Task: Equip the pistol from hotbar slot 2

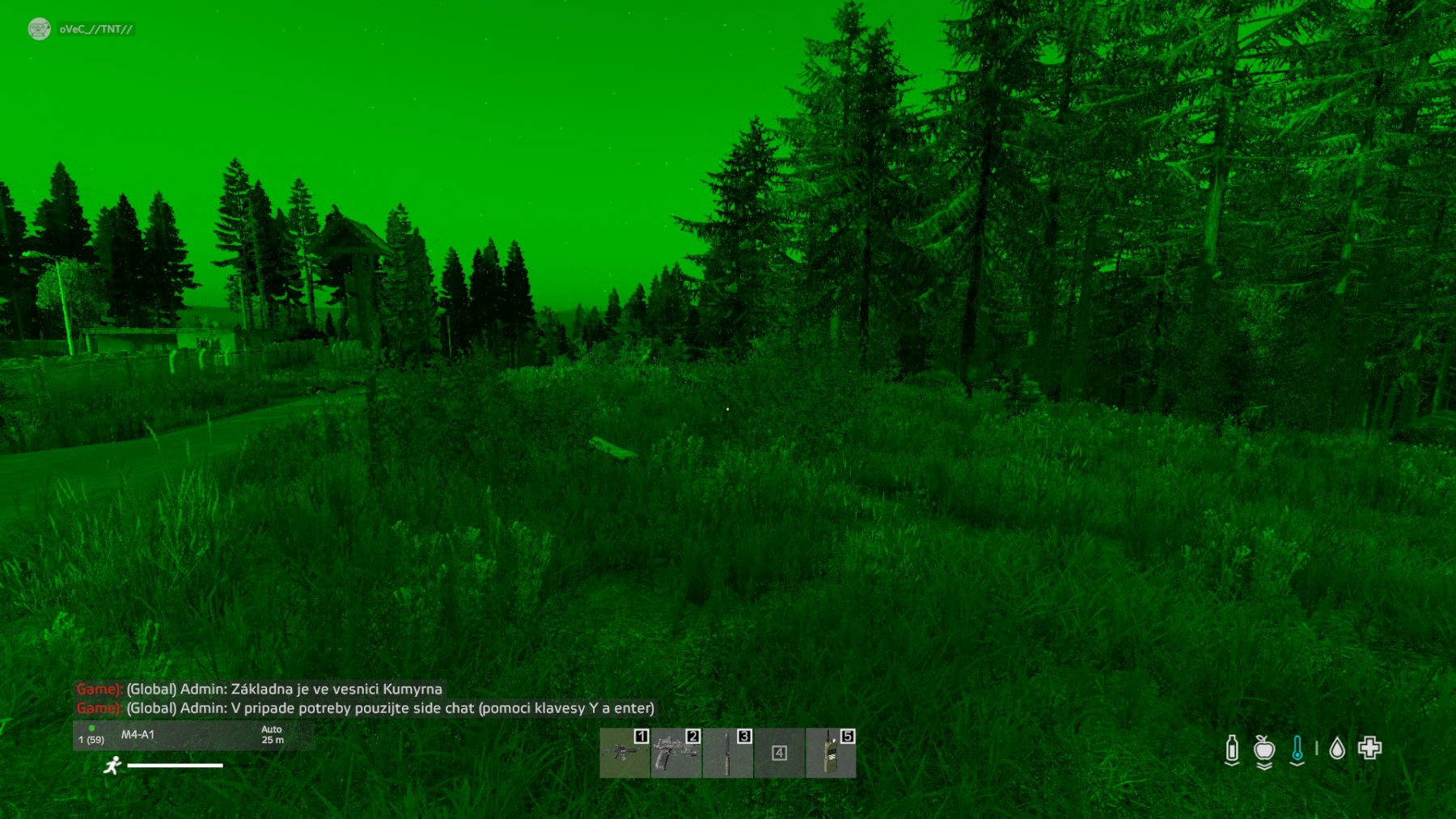Action: [x=676, y=753]
